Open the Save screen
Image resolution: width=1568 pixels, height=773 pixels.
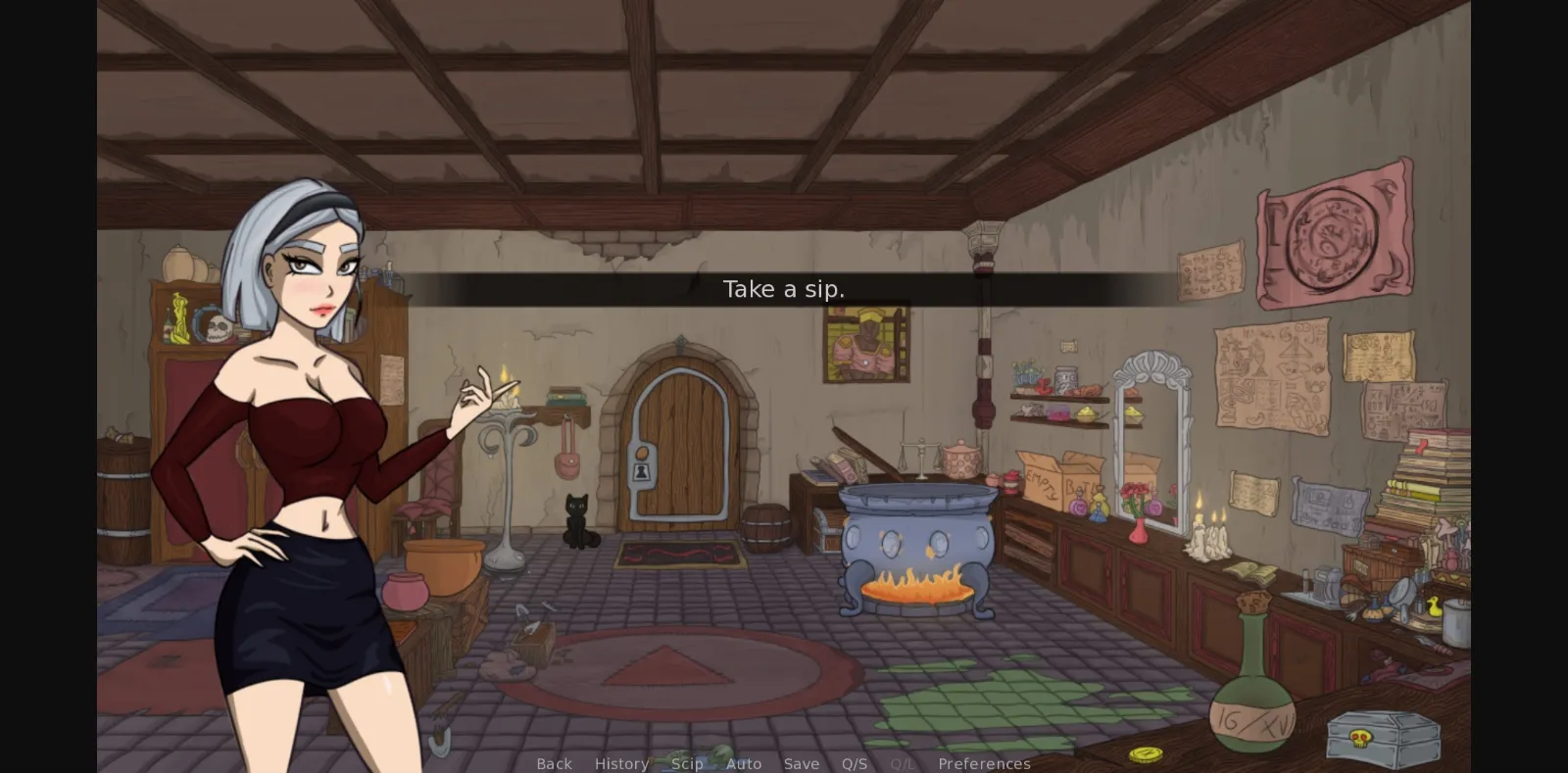click(x=802, y=763)
